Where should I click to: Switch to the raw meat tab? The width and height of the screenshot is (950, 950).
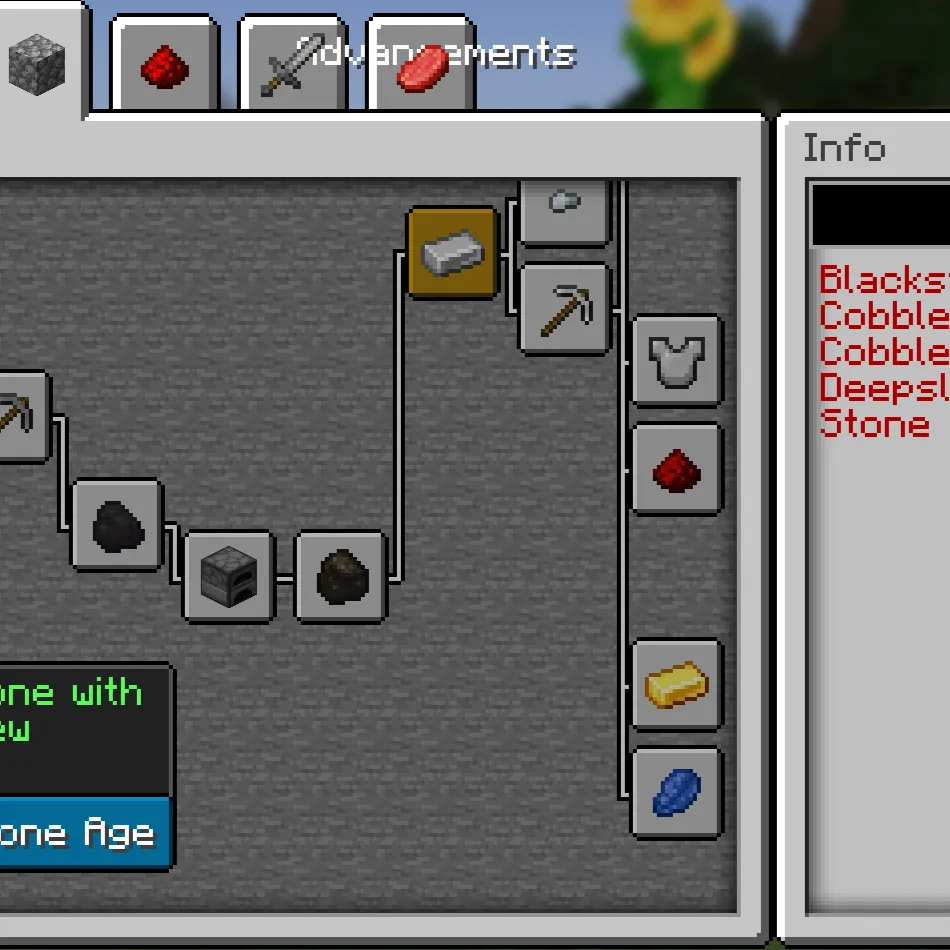421,67
